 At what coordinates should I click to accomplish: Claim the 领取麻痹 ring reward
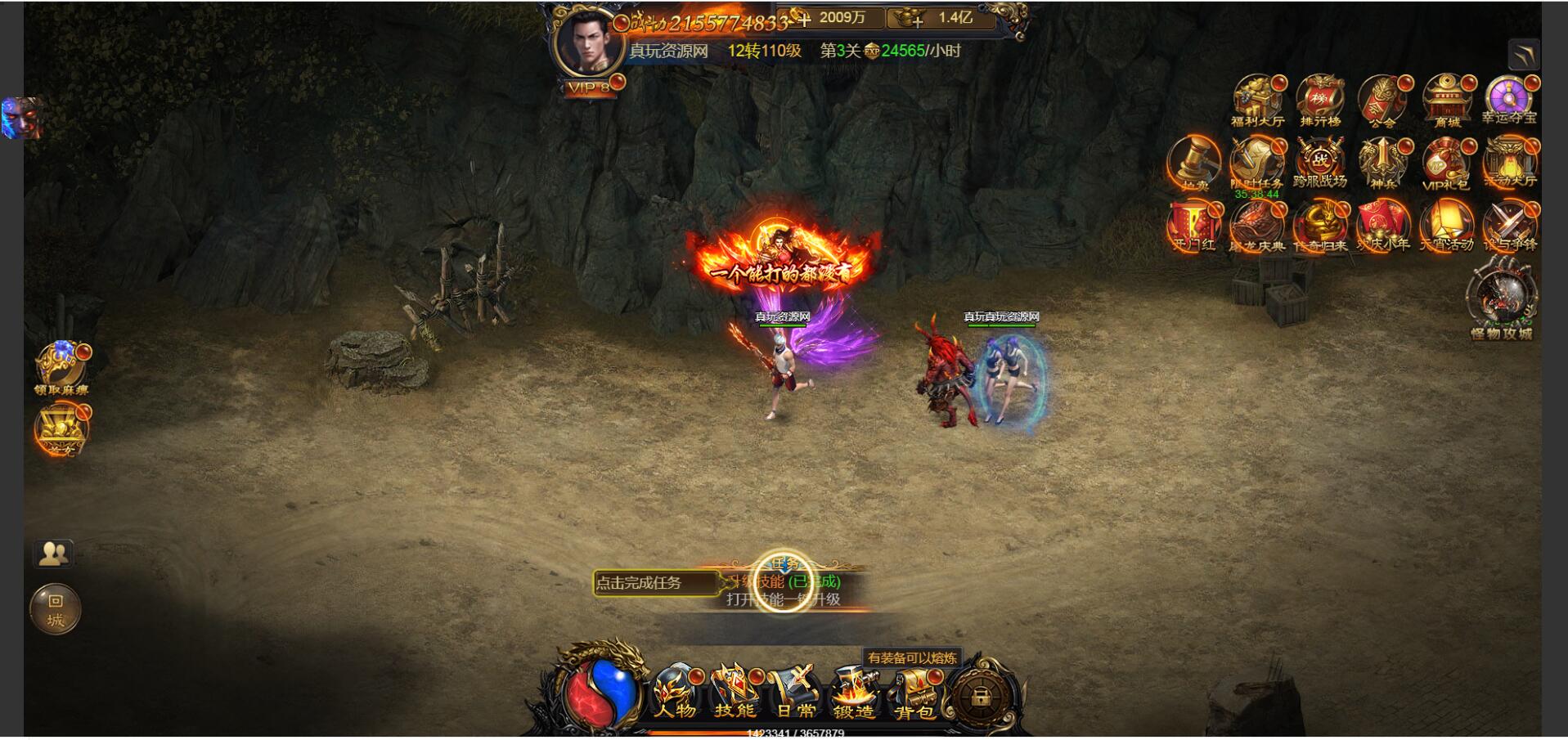61,368
